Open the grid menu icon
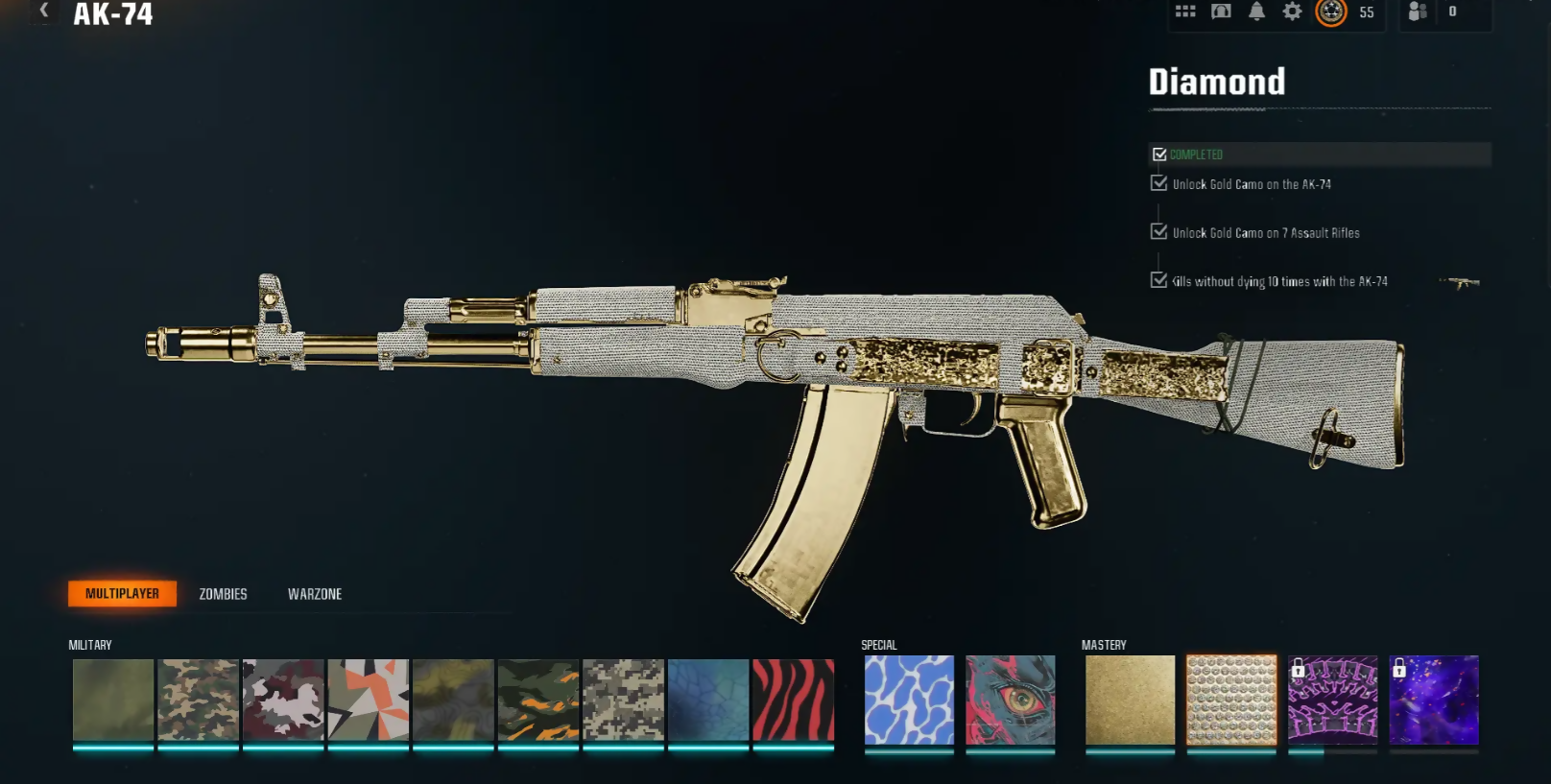 coord(1185,12)
